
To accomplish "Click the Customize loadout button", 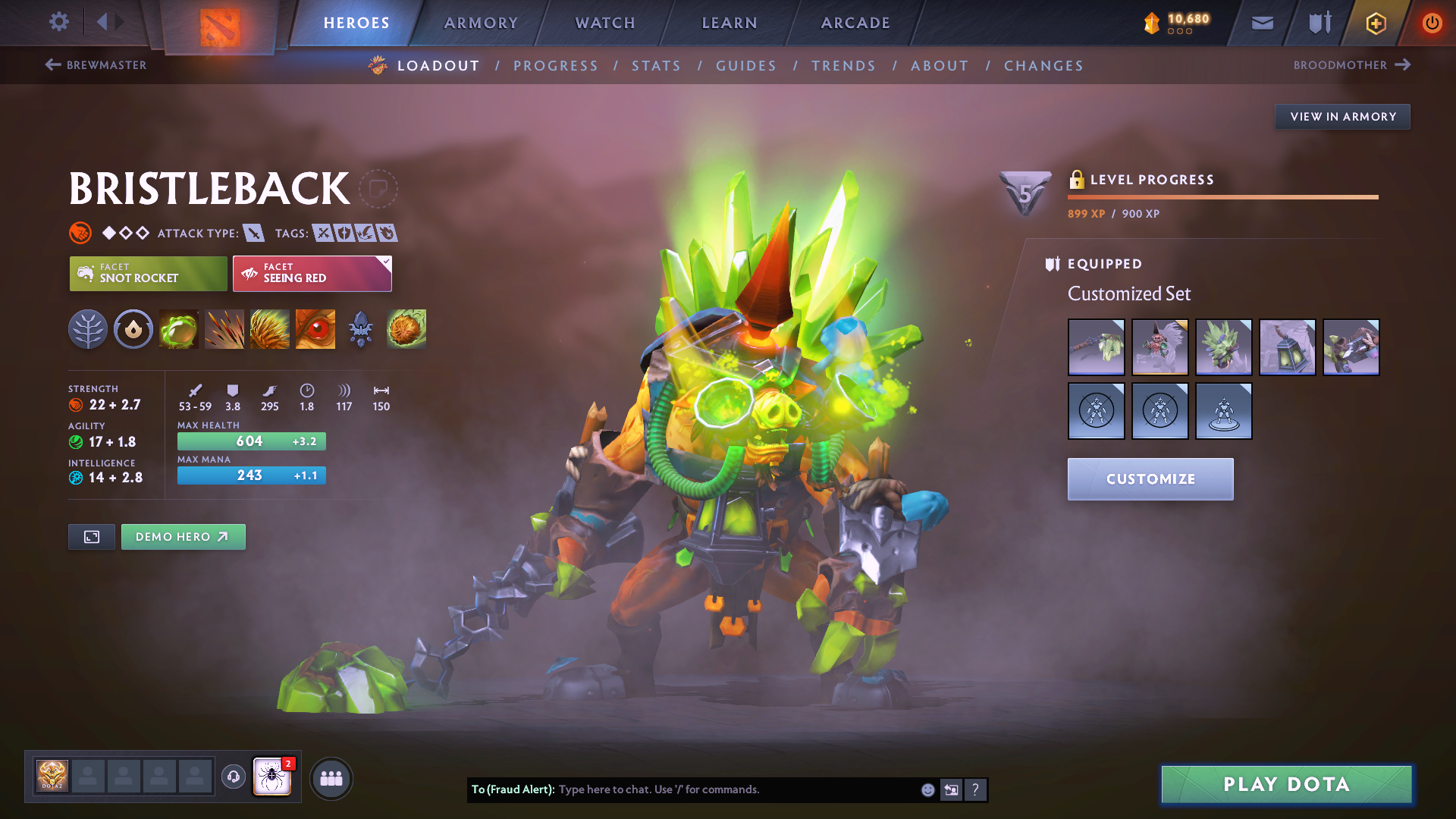I will [x=1150, y=479].
